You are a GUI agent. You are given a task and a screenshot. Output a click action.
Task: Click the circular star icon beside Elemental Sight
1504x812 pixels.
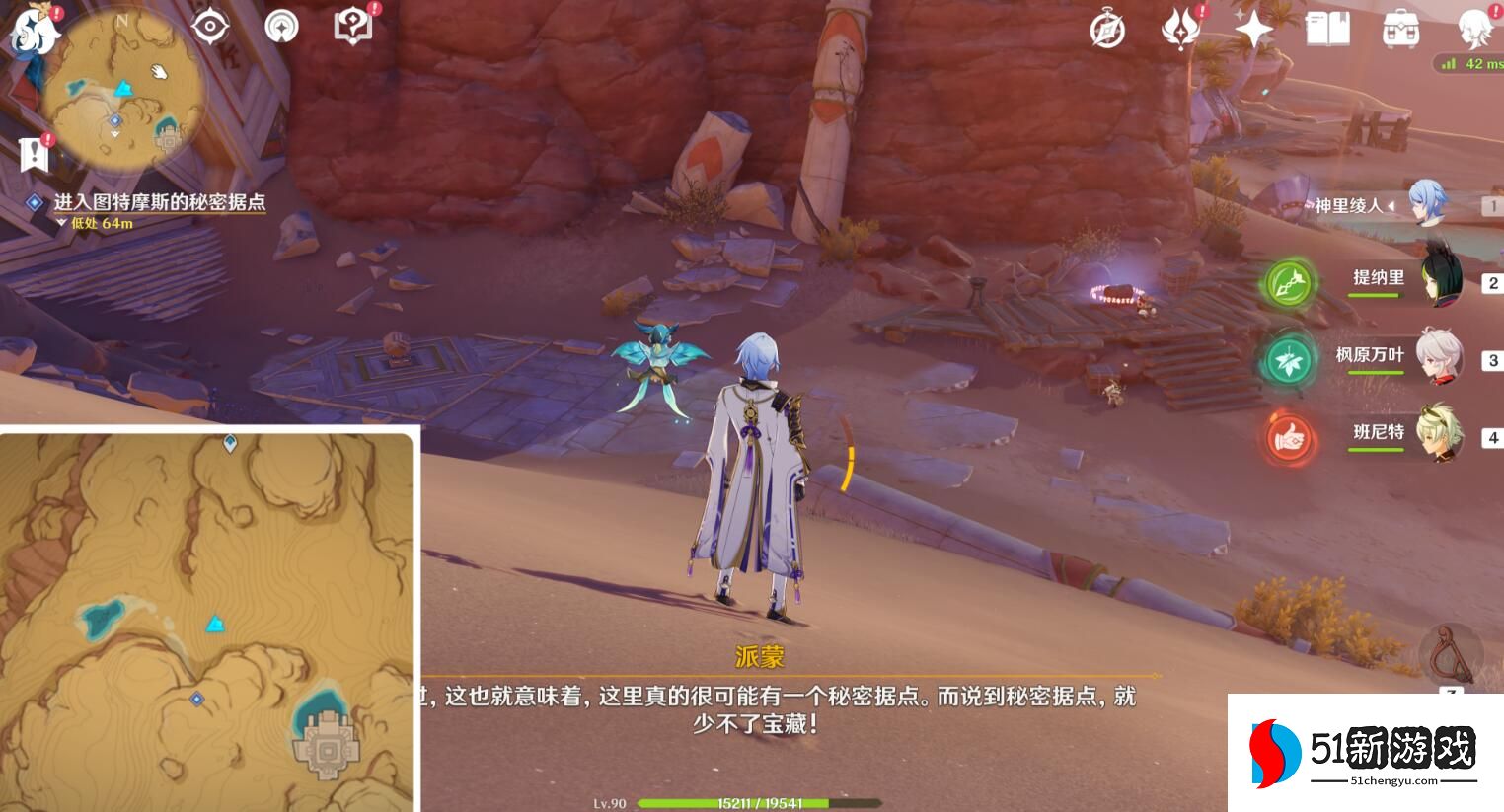(281, 27)
